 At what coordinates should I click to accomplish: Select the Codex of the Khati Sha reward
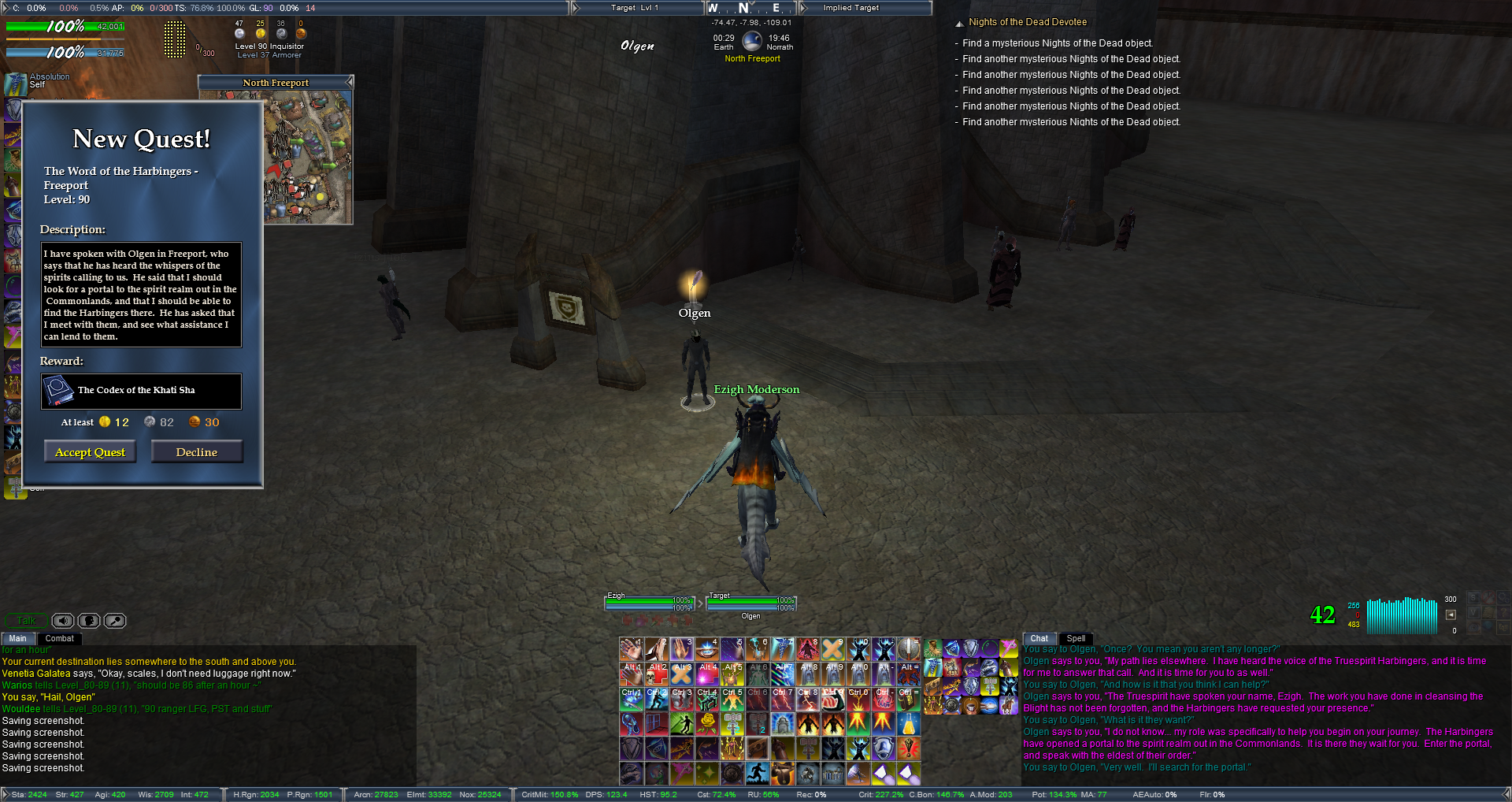pos(142,391)
